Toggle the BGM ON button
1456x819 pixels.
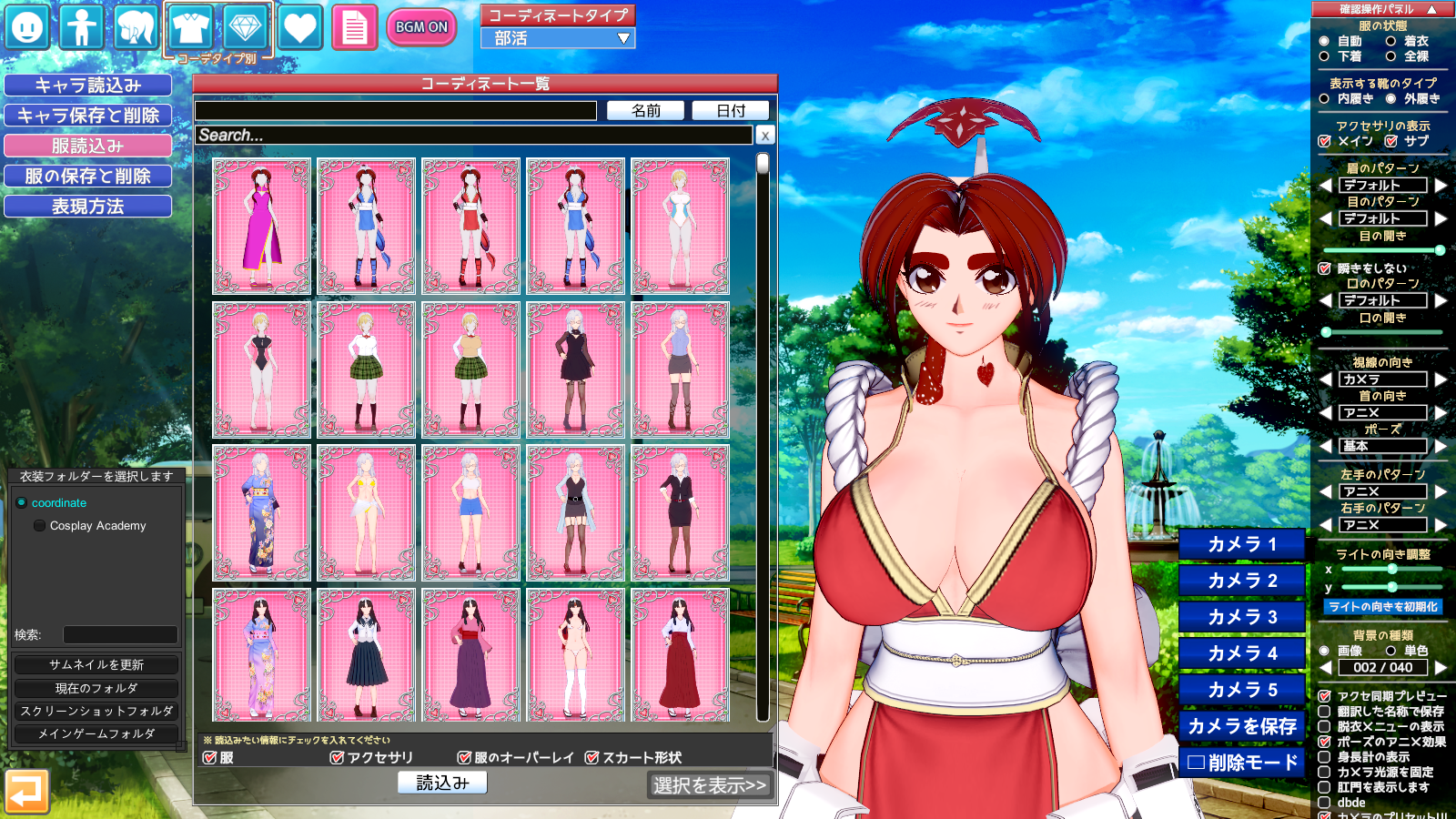[x=421, y=27]
